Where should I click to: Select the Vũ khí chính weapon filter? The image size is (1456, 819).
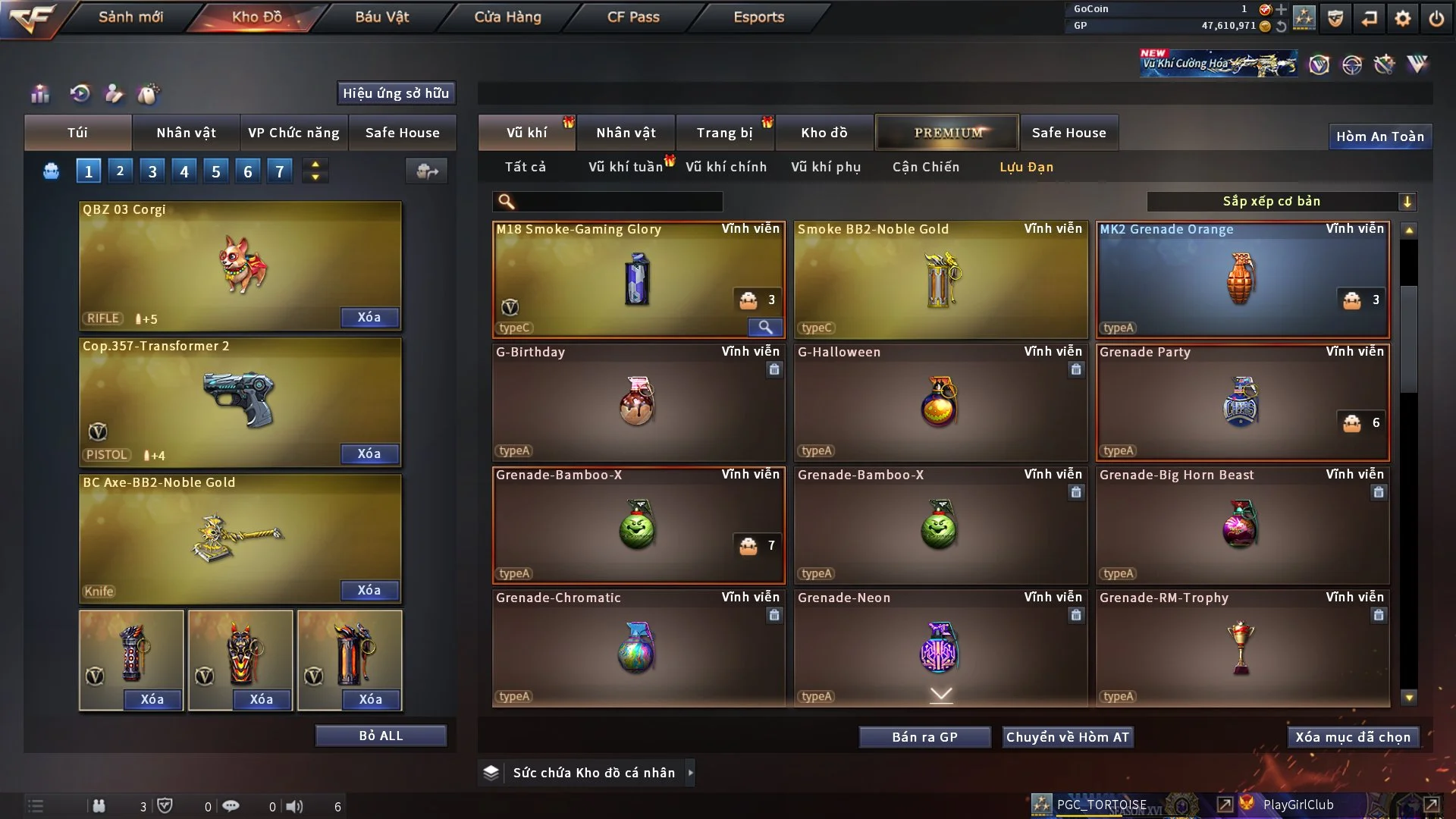click(726, 167)
